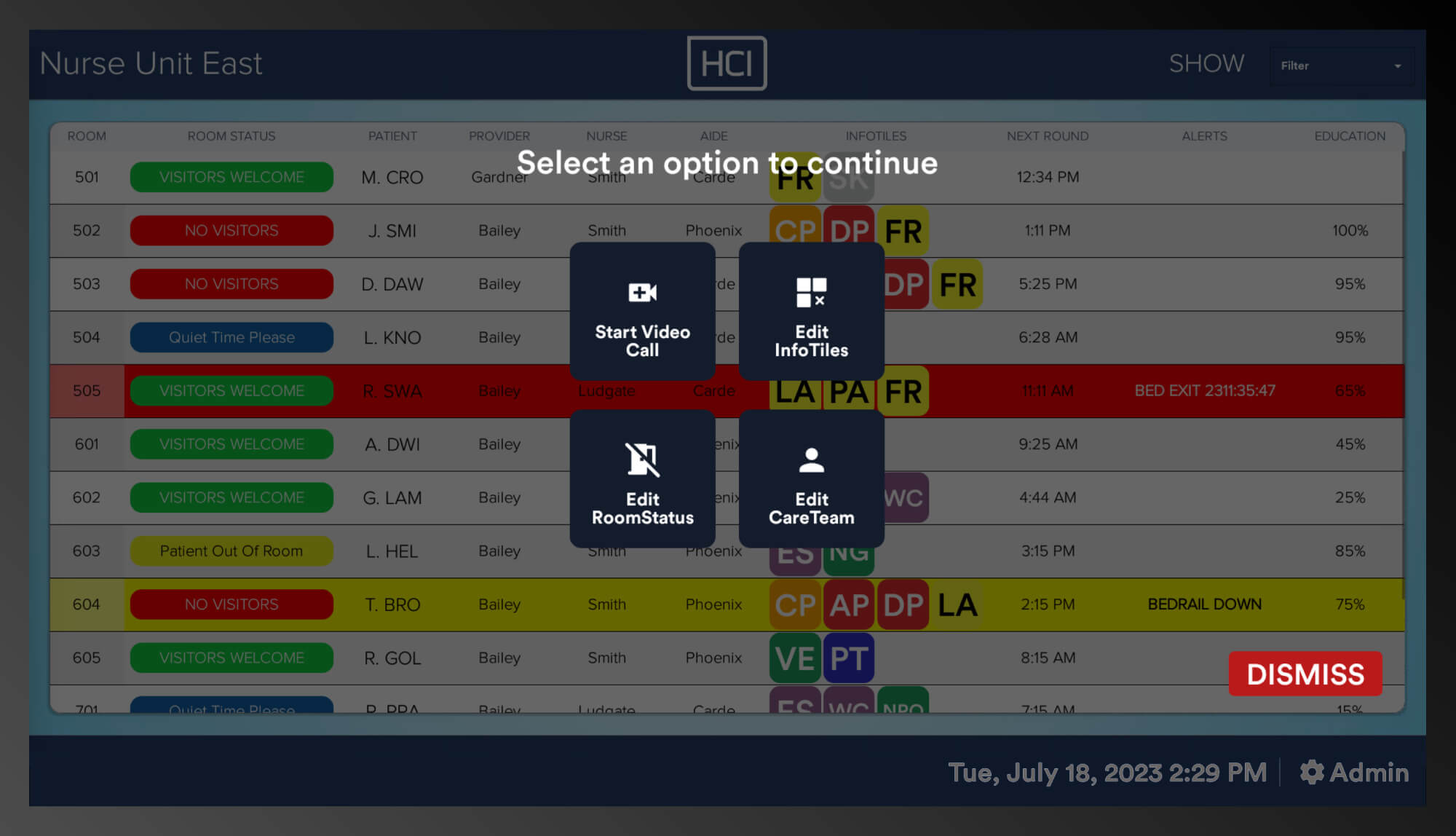1456x836 pixels.
Task: Click the Admin menu item
Action: 1368,773
